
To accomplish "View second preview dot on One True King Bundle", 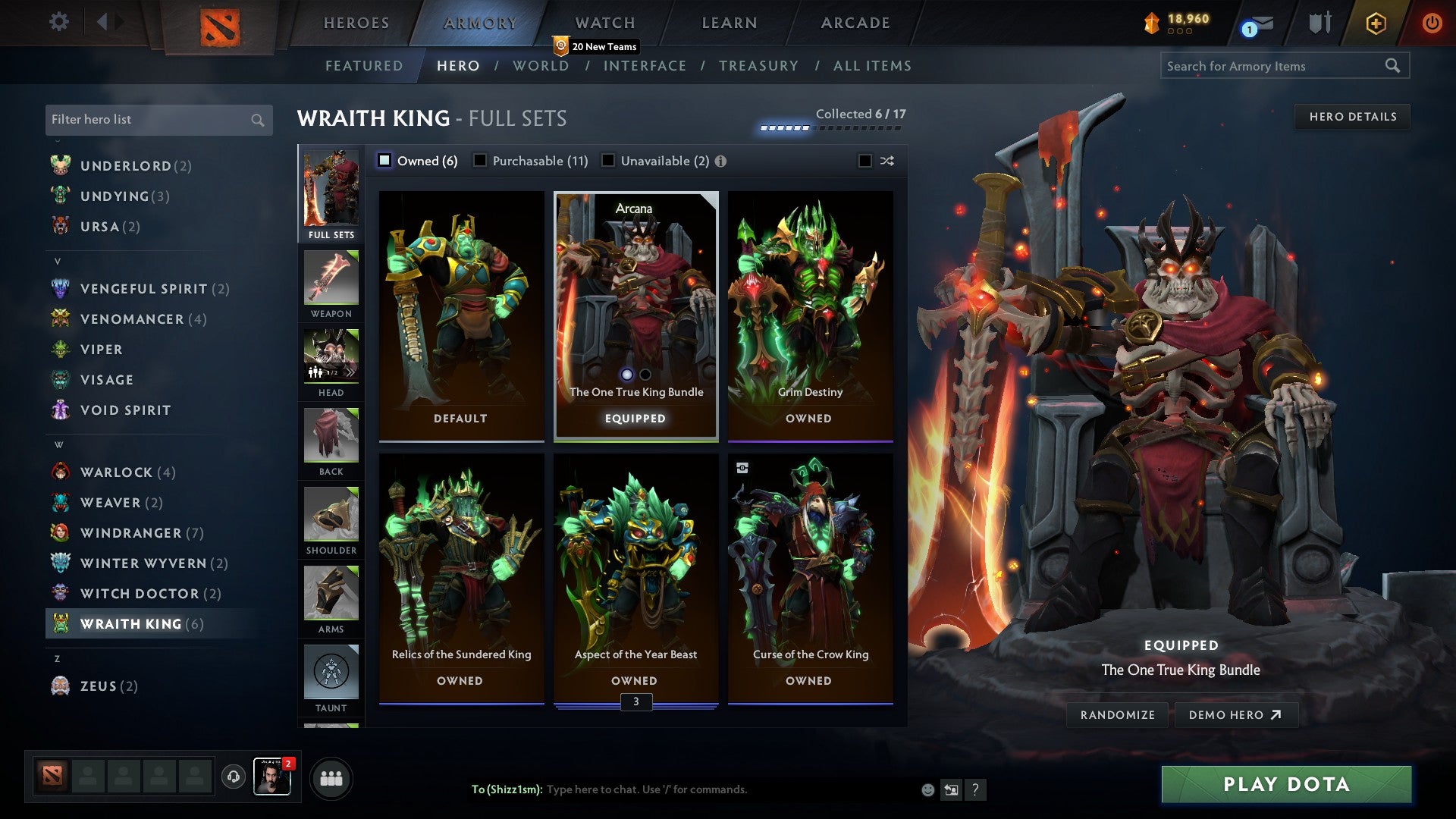I will tap(645, 374).
